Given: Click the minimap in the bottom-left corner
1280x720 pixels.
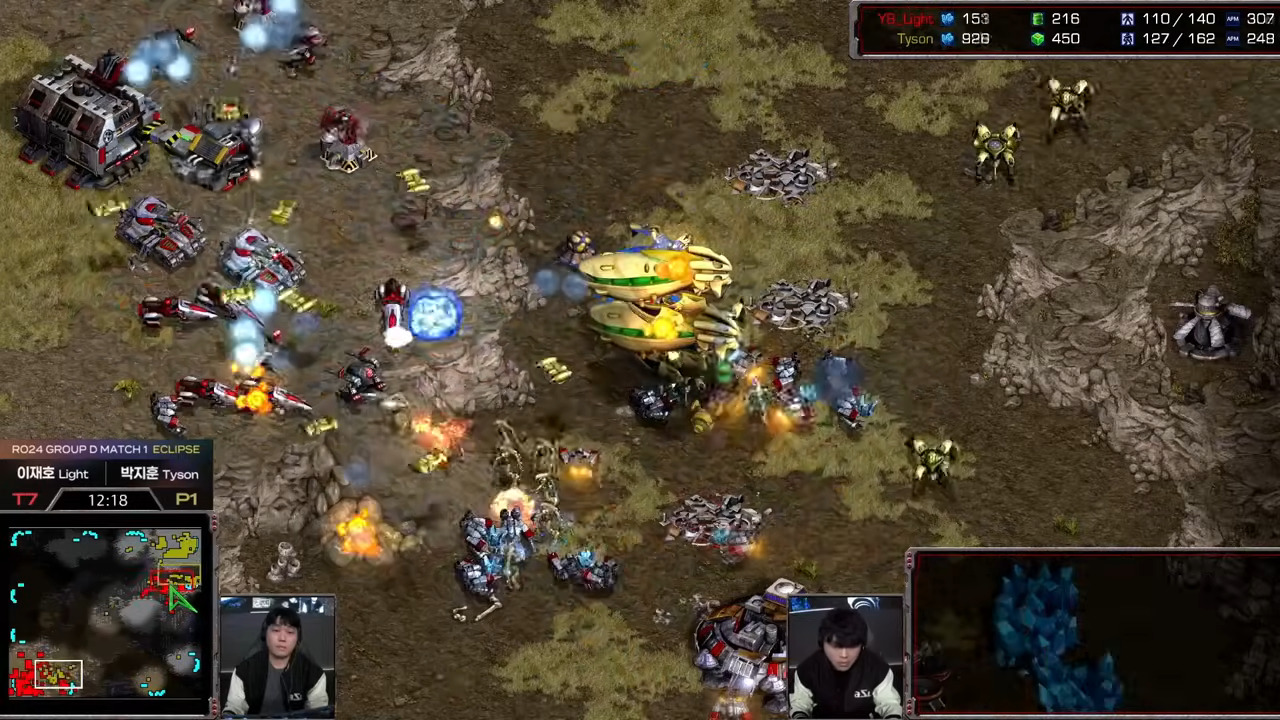Looking at the screenshot, I should (x=105, y=613).
